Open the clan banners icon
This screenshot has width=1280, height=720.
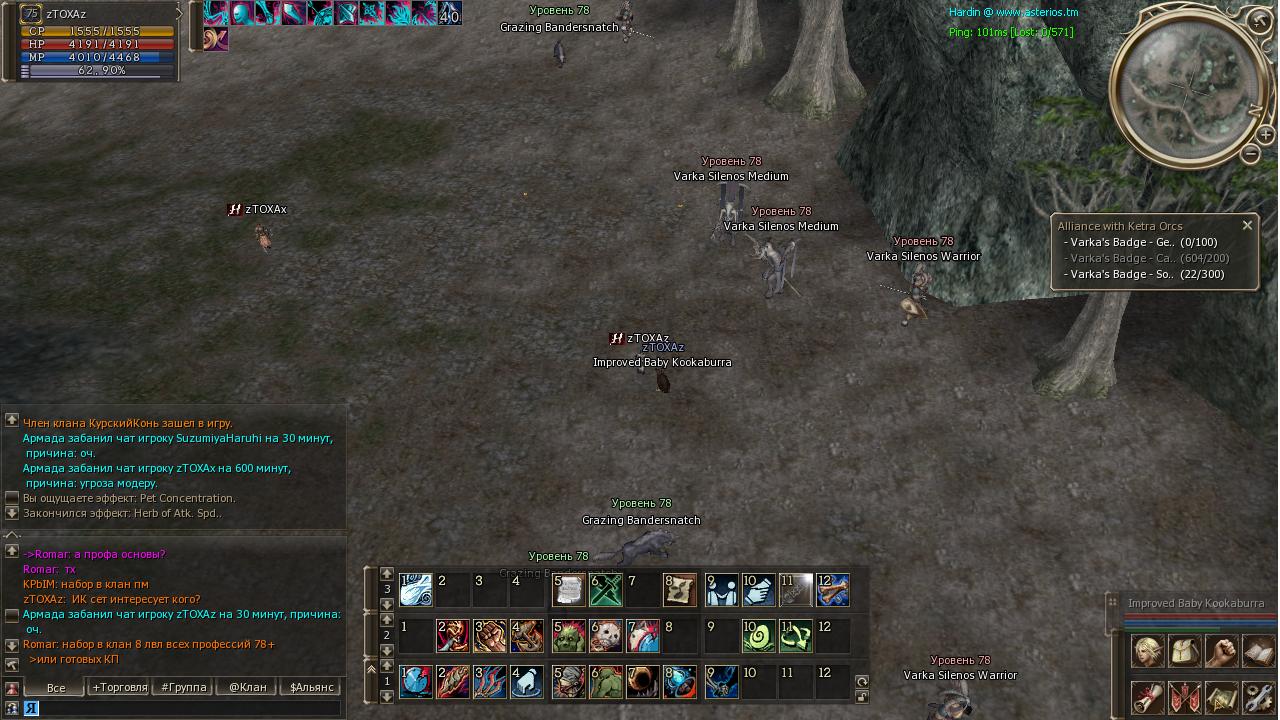(x=1185, y=697)
